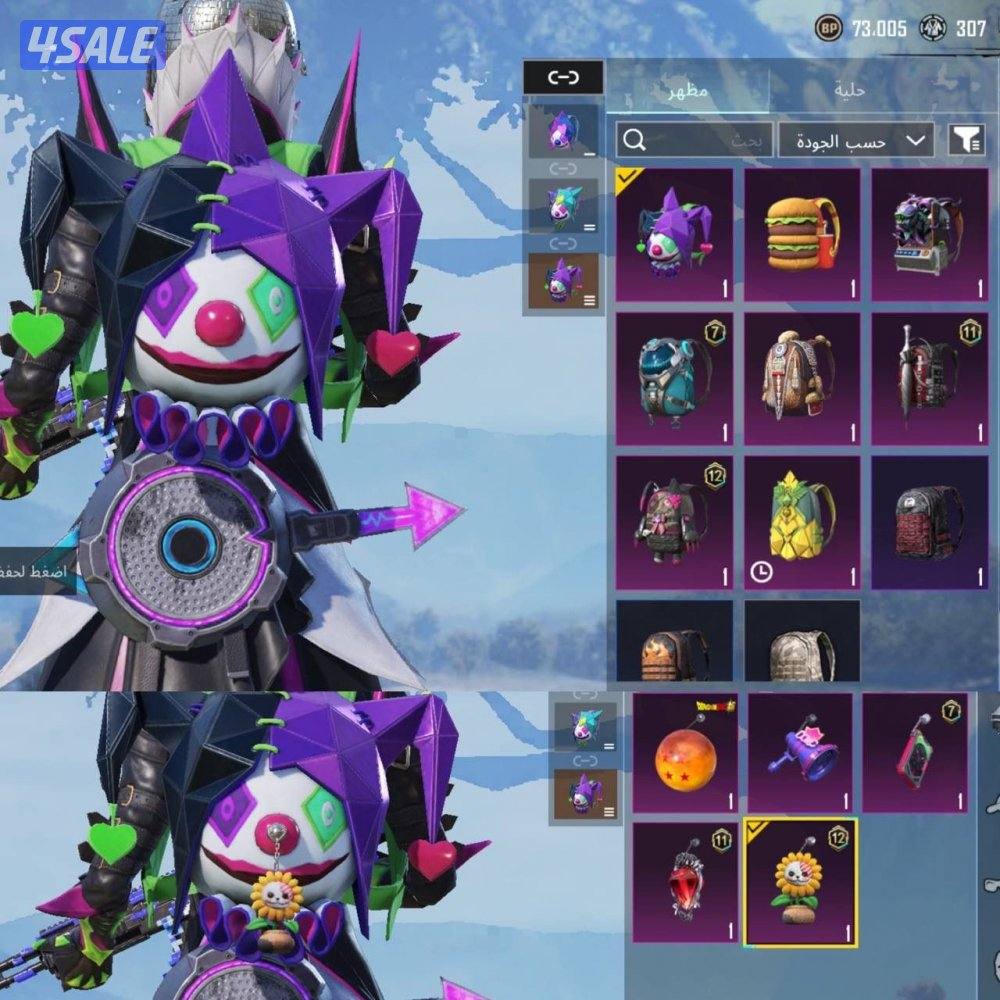This screenshot has width=1000, height=1000.
Task: Select the arcade machine backpack skin
Action: 929,234
